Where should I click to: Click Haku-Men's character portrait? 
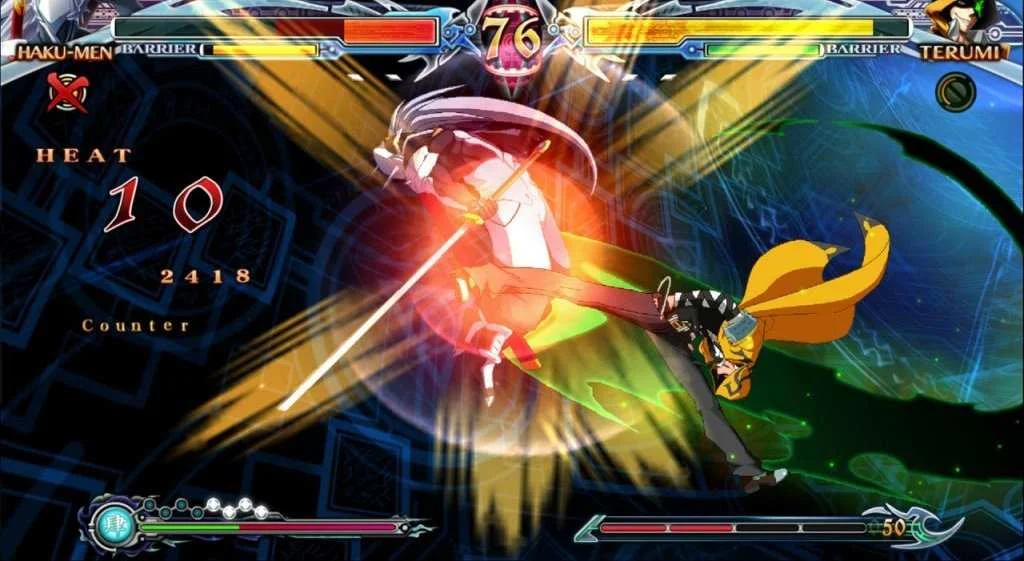pos(40,18)
